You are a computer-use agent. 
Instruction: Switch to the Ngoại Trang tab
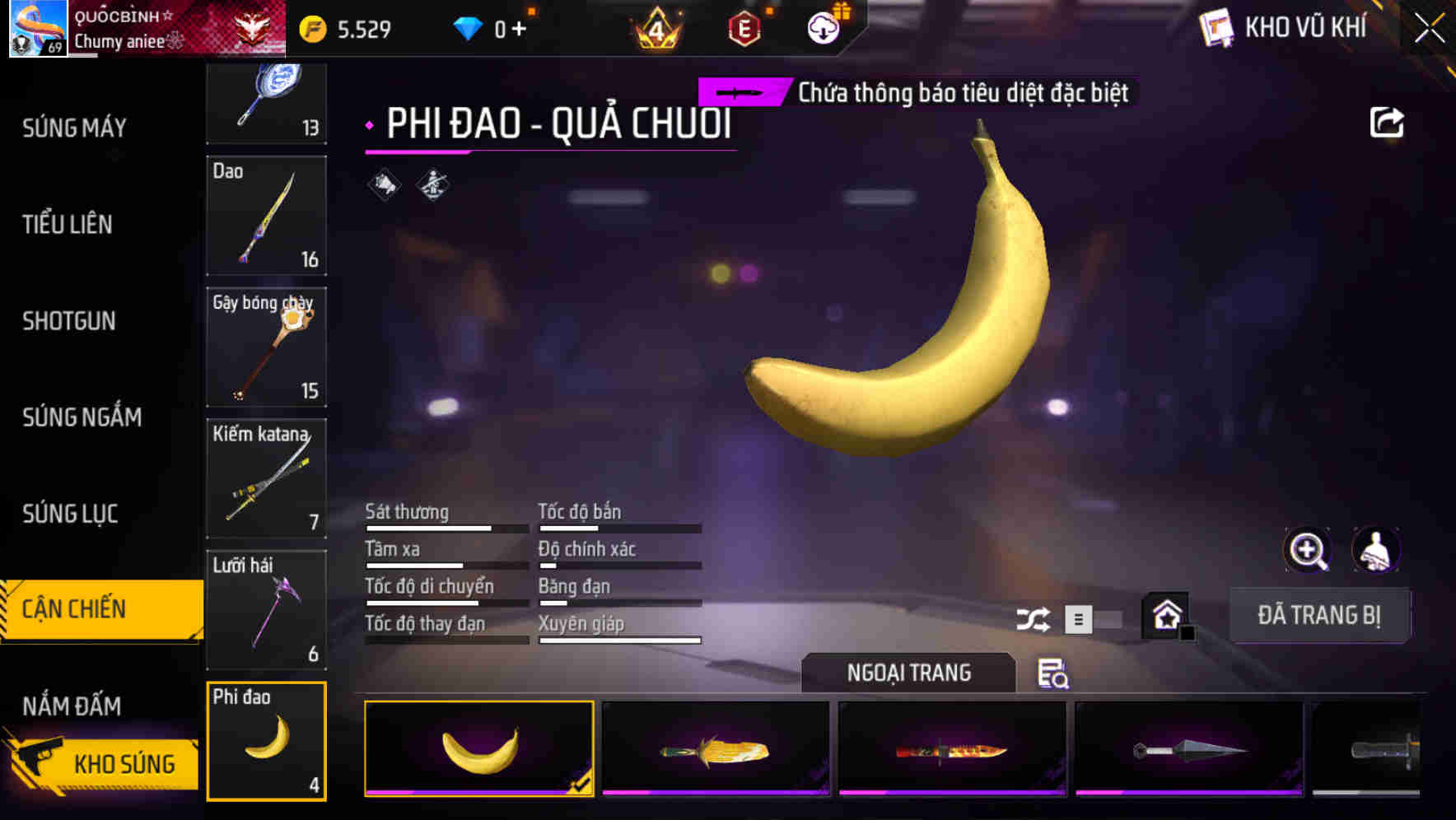click(908, 673)
